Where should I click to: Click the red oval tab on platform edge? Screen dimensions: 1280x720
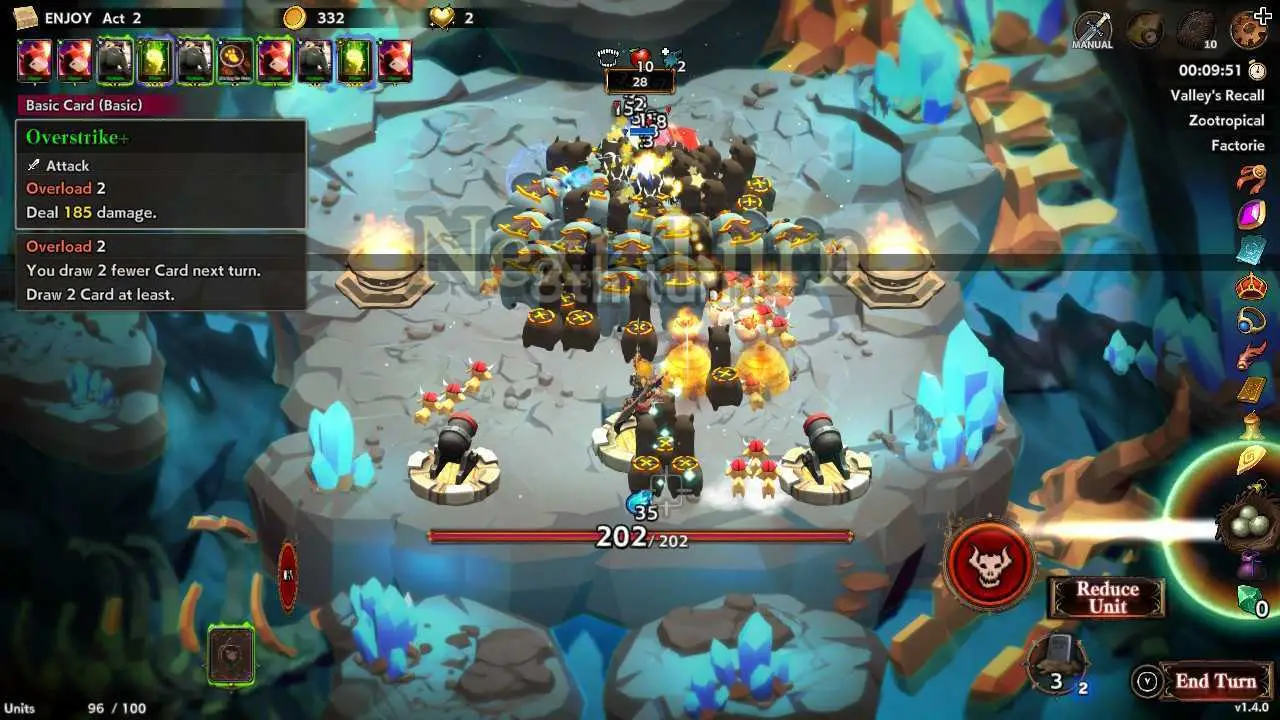(x=288, y=576)
